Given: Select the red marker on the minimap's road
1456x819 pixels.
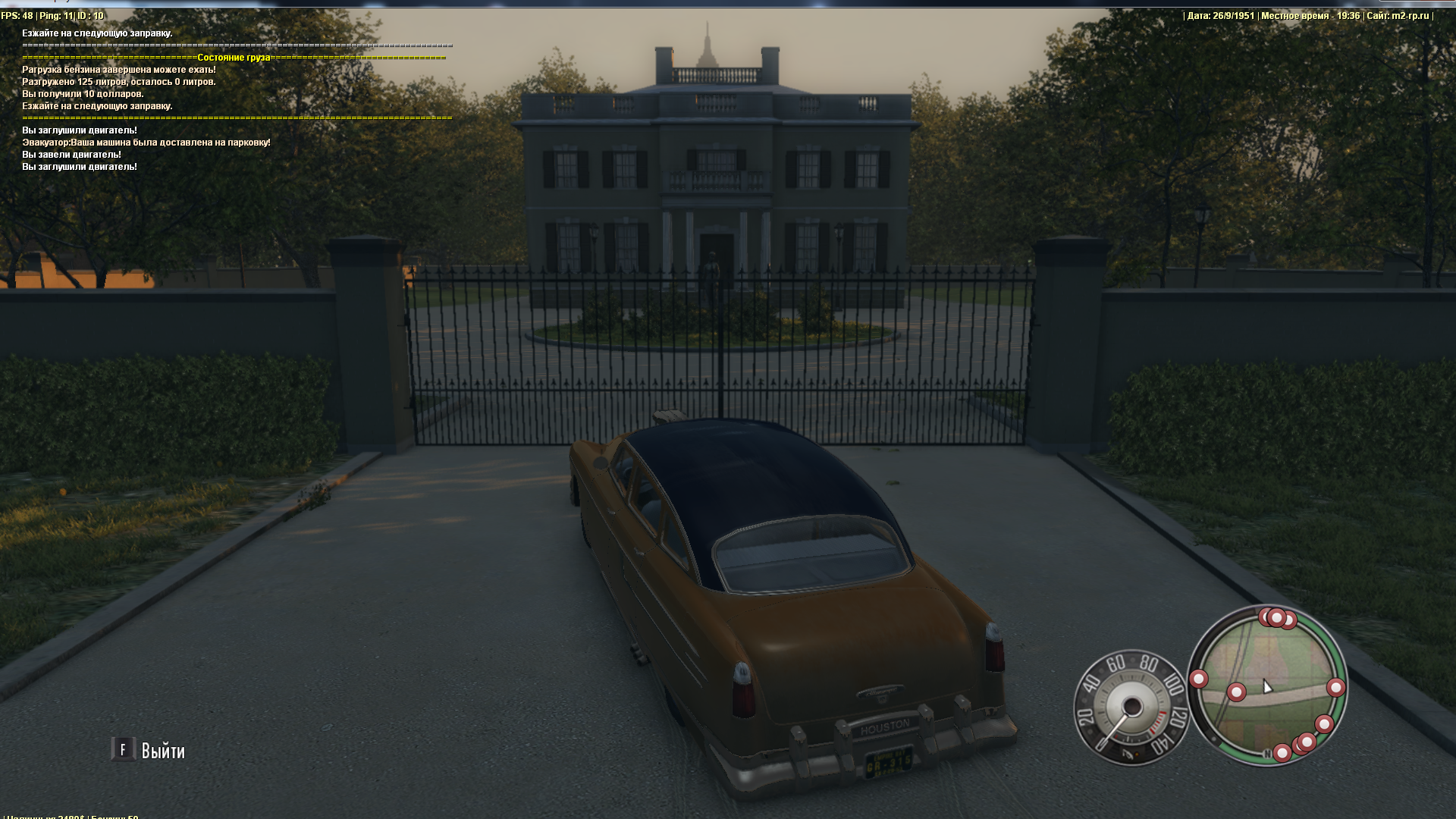Looking at the screenshot, I should [1236, 692].
